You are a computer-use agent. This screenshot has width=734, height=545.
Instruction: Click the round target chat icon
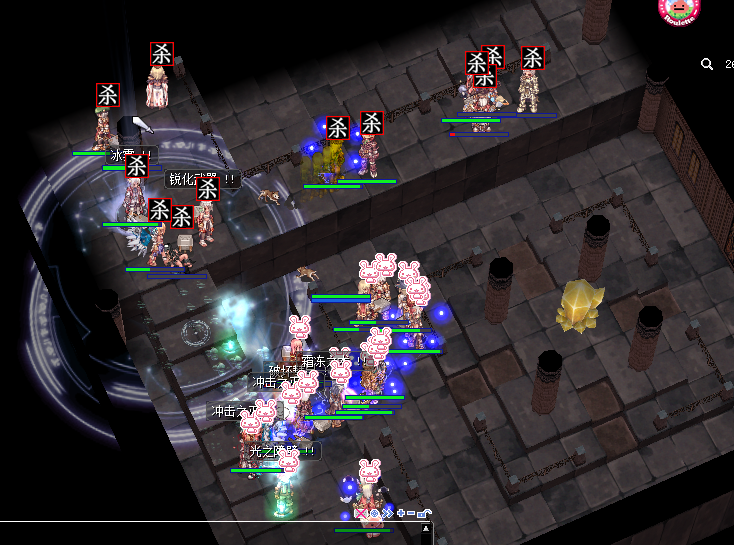click(x=375, y=513)
